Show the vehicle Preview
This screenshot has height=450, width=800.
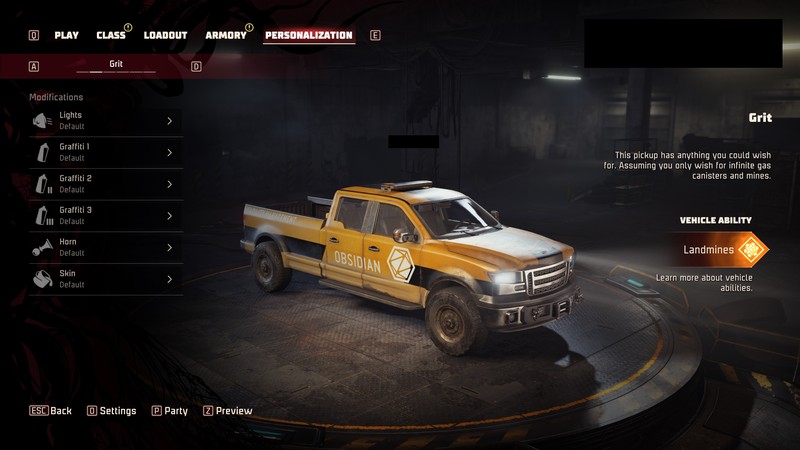(228, 411)
